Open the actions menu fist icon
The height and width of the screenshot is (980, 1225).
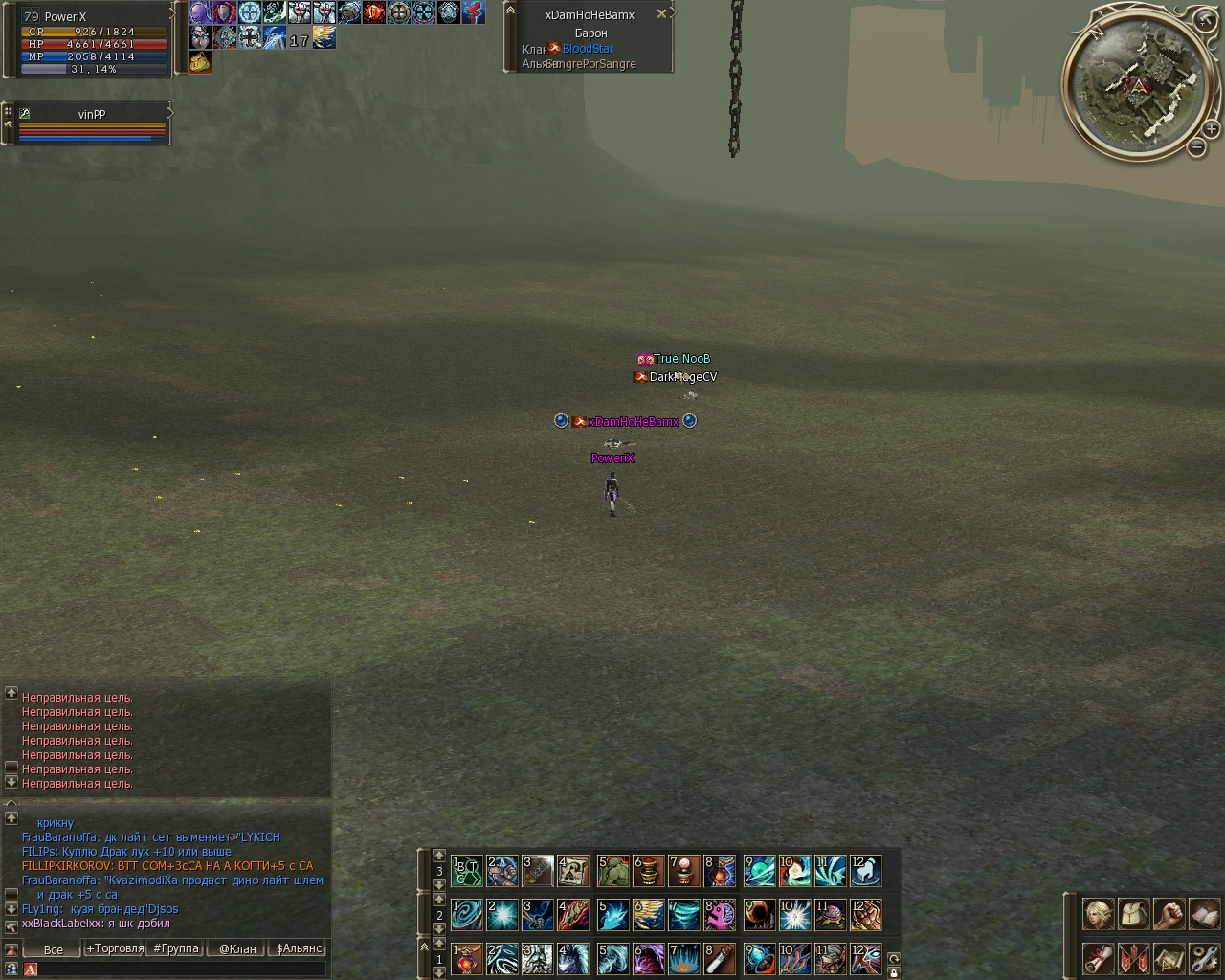tap(1169, 914)
